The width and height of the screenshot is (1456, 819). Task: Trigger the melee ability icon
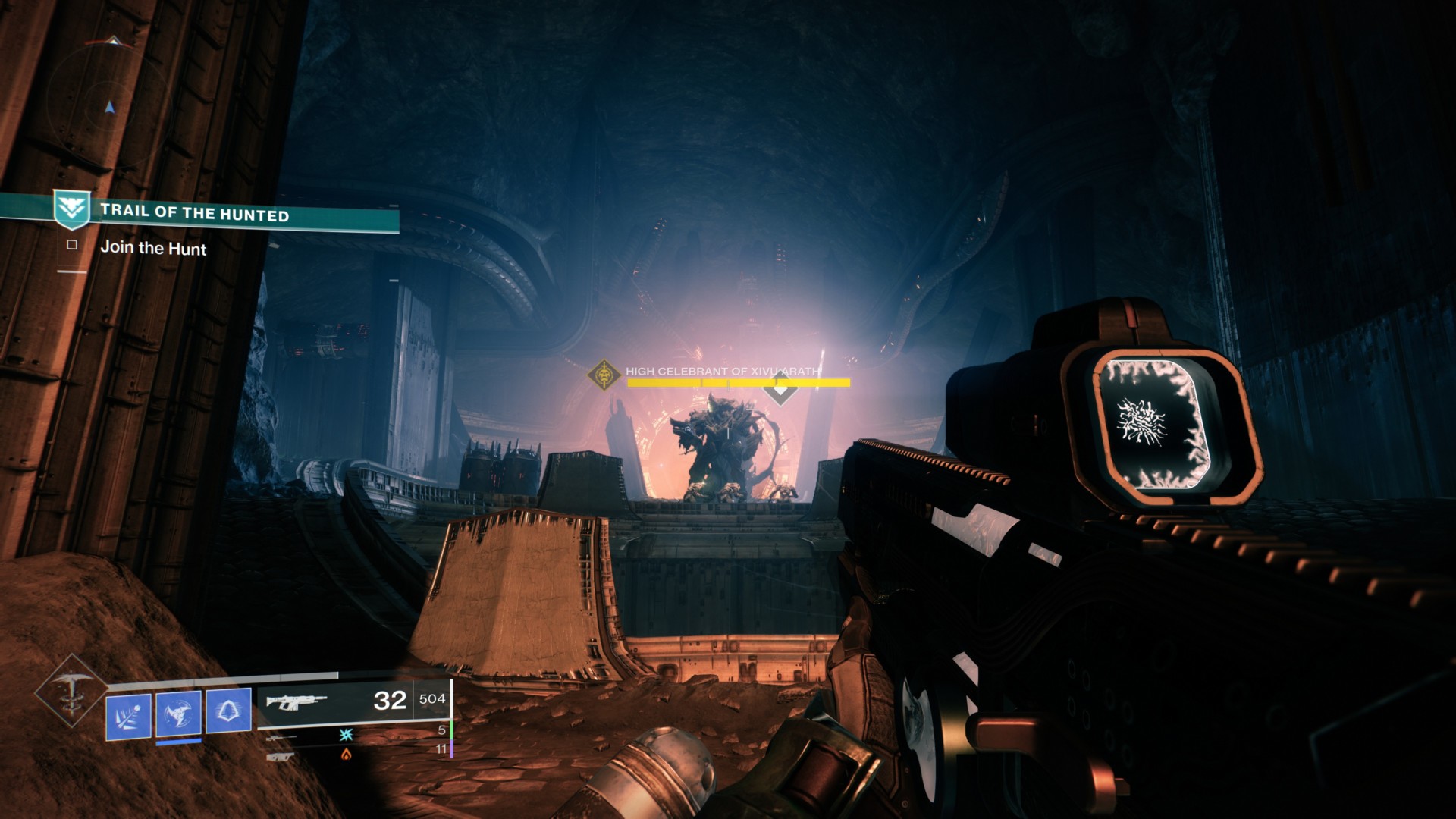pos(179,714)
